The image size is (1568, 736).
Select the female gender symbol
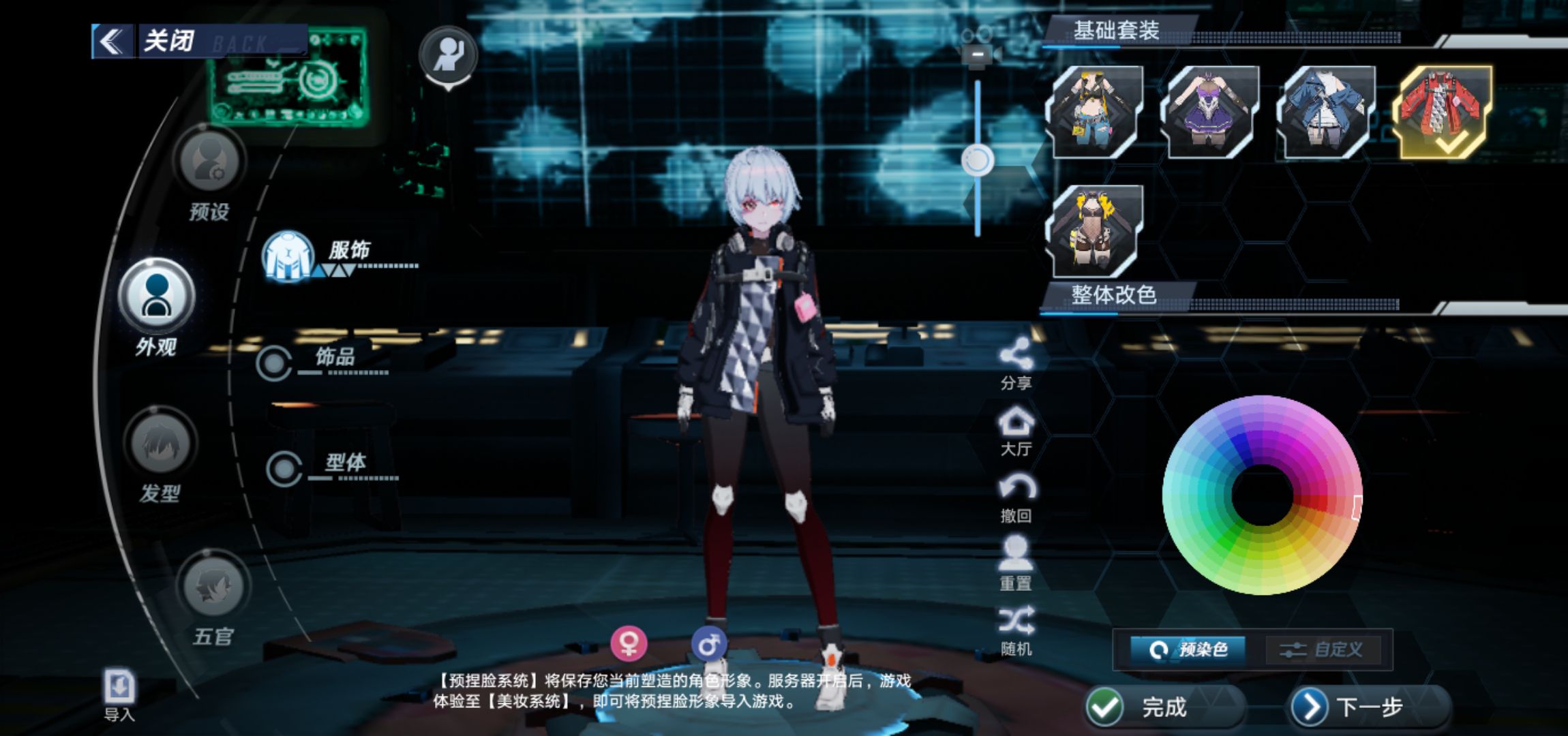[x=628, y=643]
